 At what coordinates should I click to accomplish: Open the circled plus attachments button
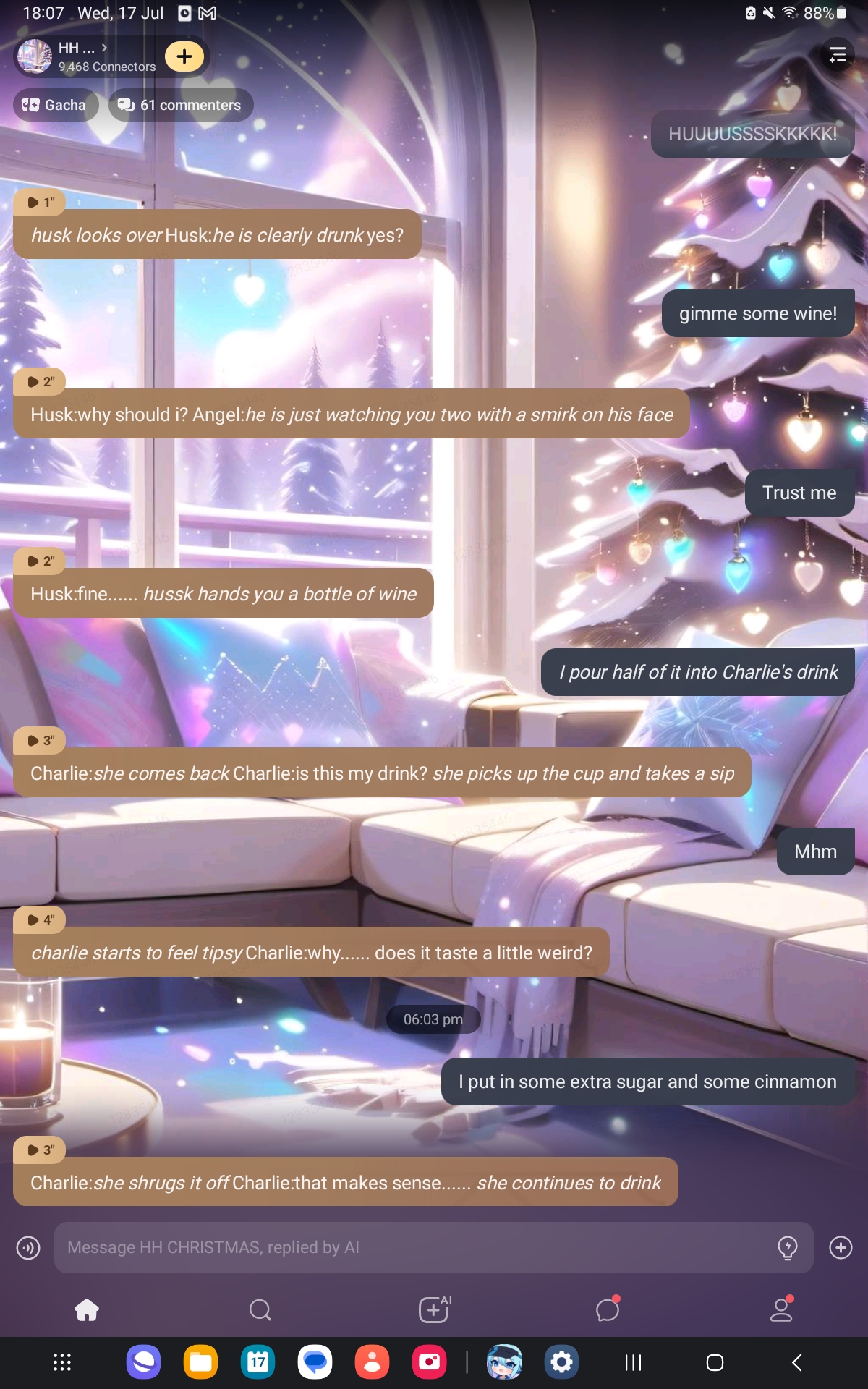(x=841, y=1247)
